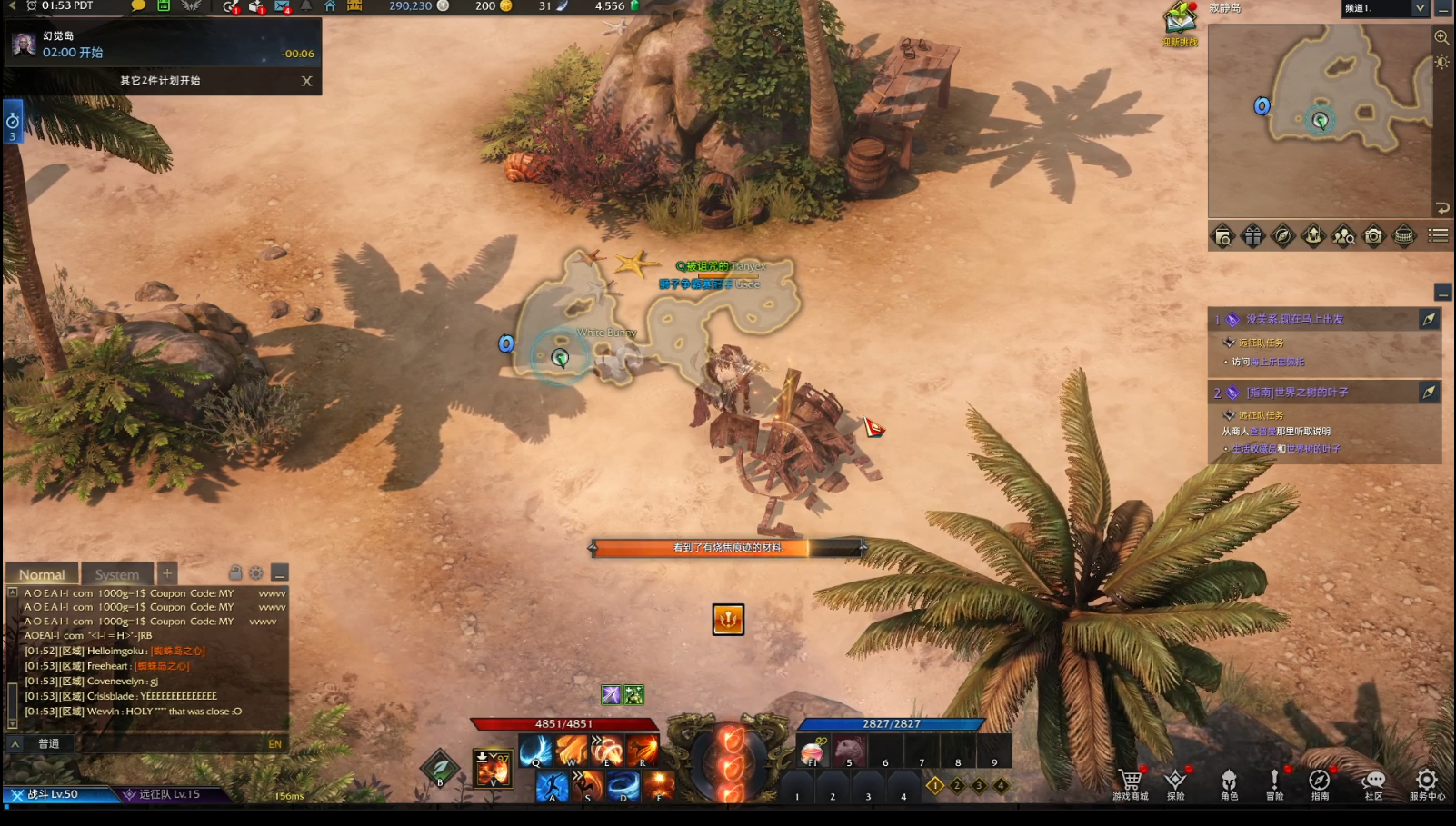Switch to the System chat tab

coord(117,574)
